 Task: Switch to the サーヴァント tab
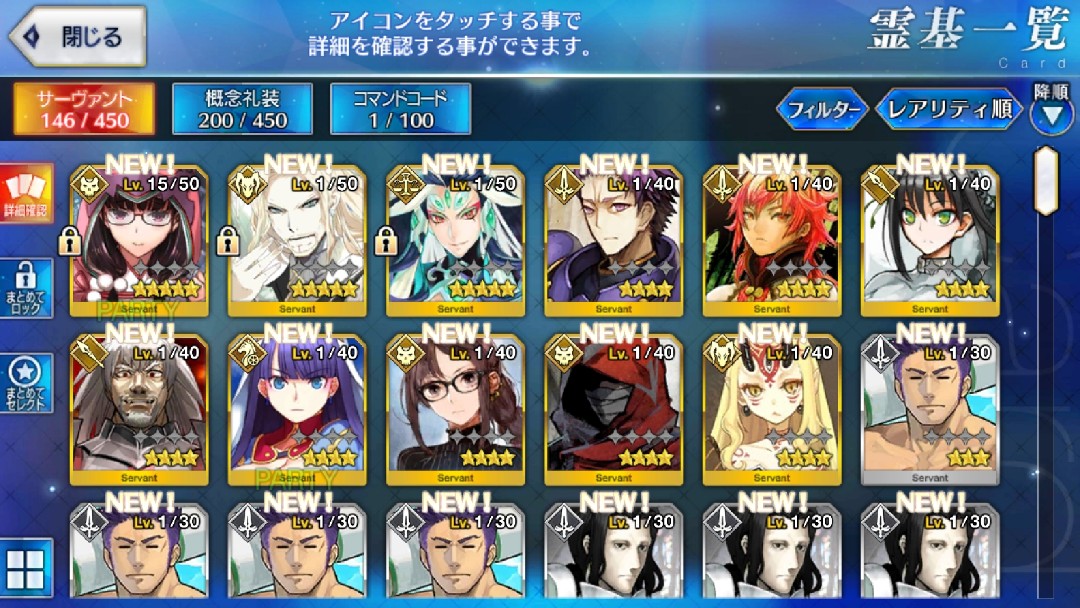point(84,109)
